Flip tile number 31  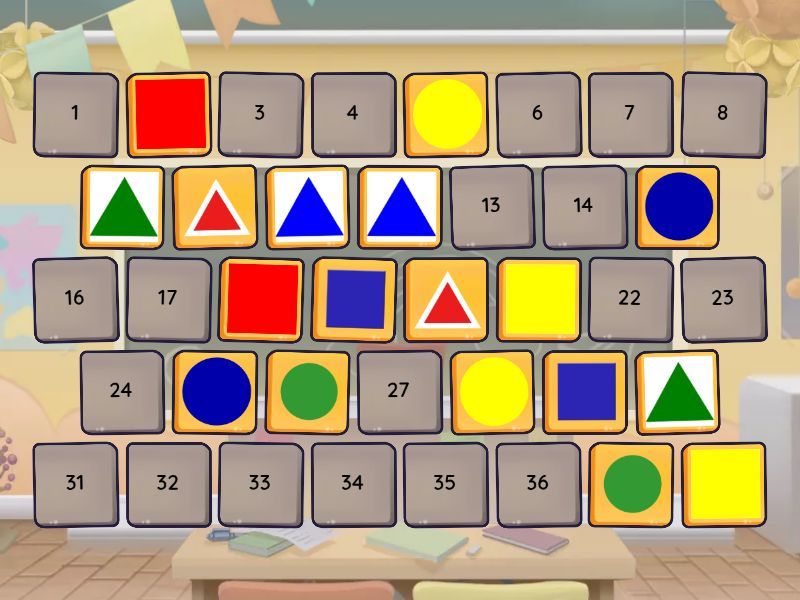click(x=75, y=483)
